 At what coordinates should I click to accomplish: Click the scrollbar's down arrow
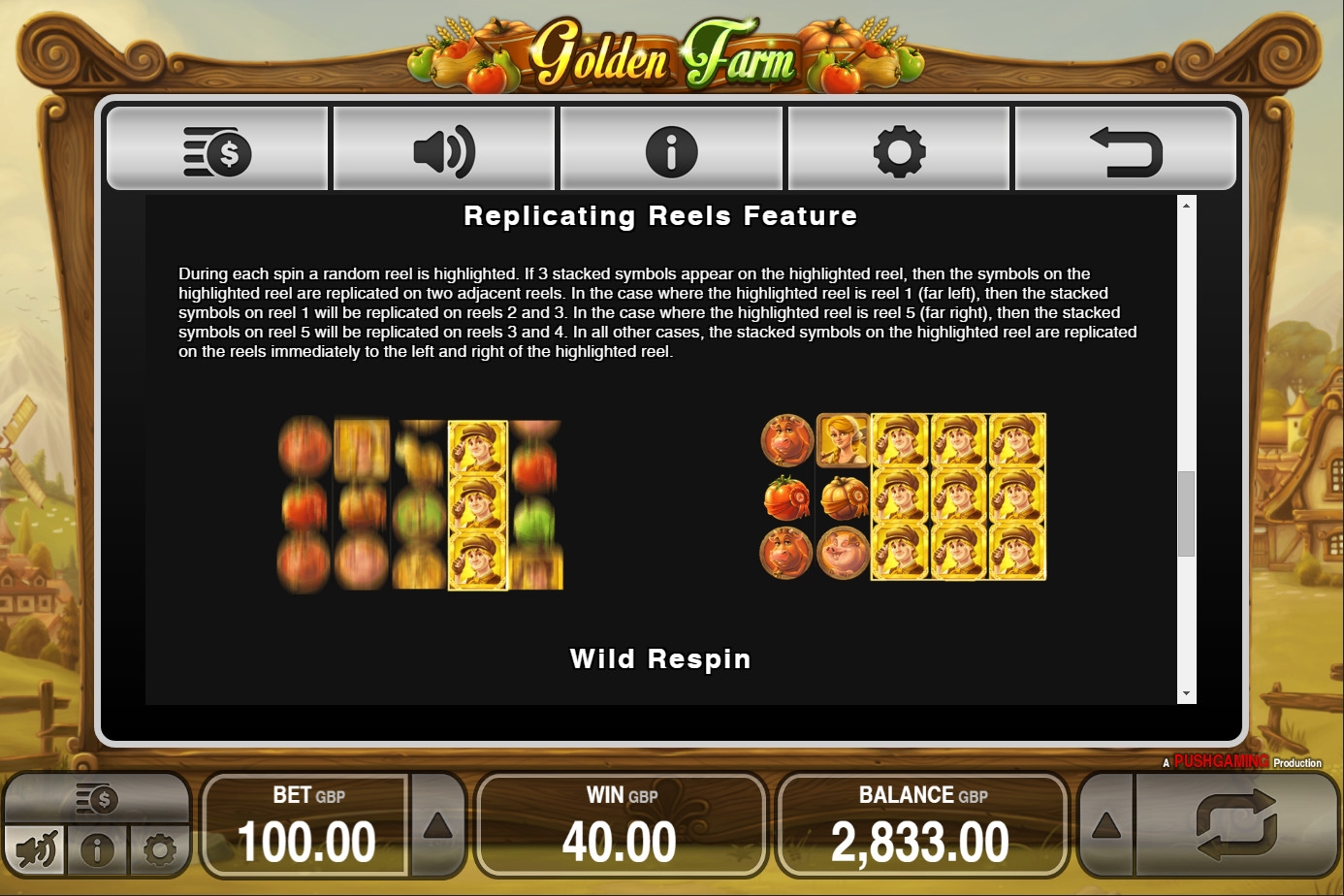[x=1186, y=694]
